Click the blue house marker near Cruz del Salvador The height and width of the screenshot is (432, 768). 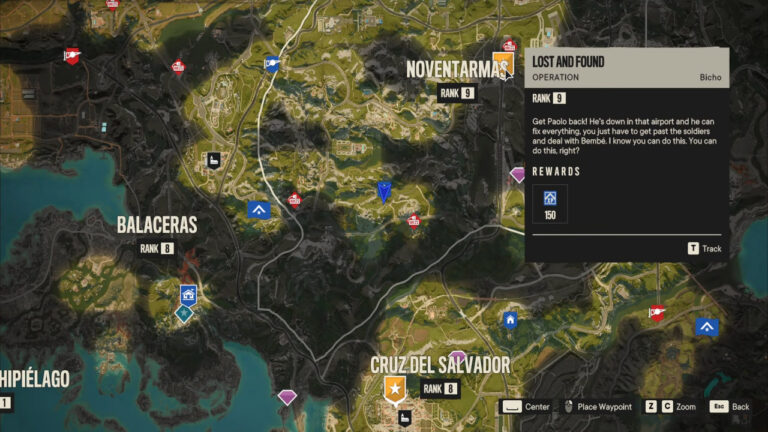[511, 320]
